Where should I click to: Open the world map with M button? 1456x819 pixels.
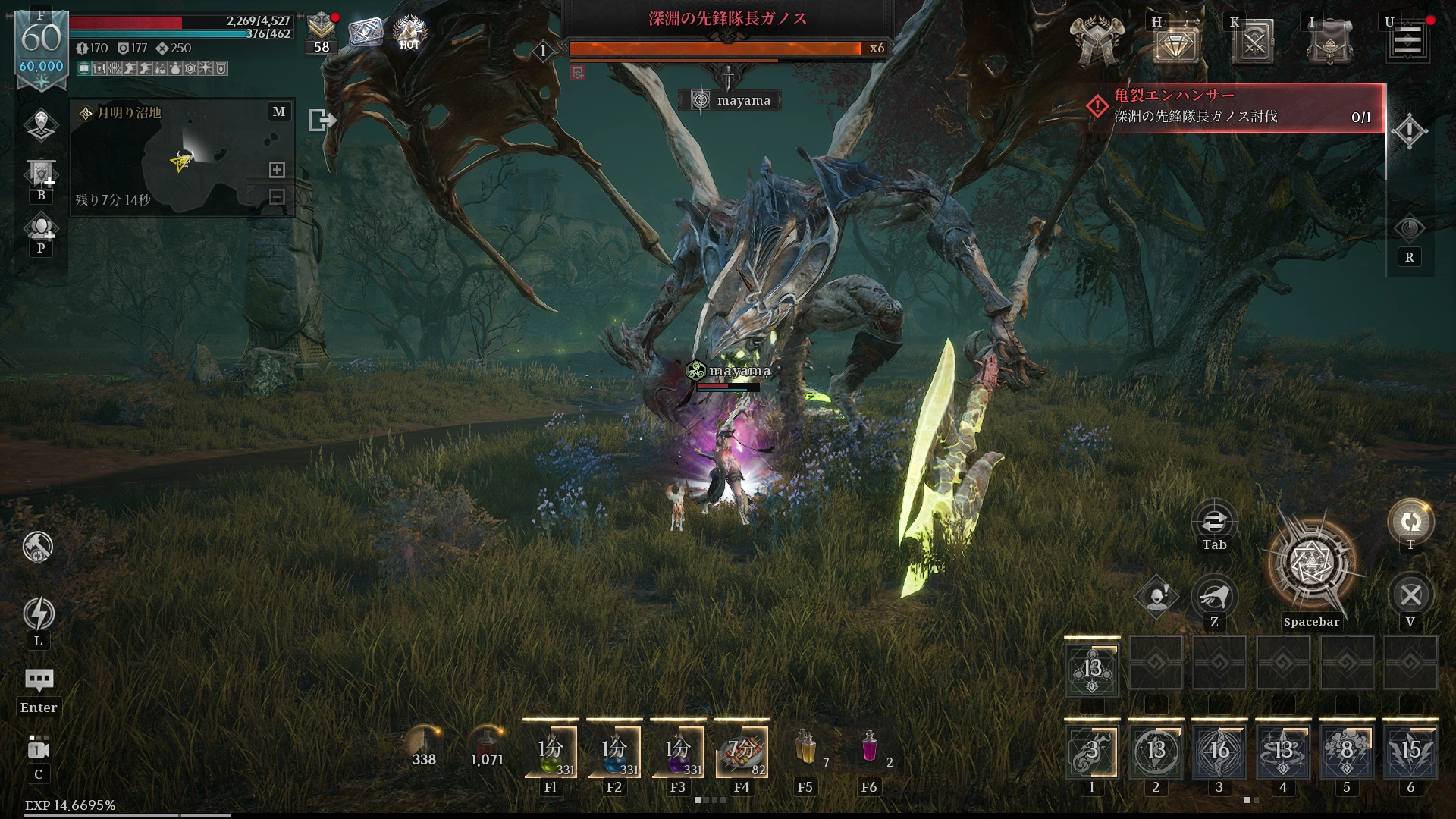pos(279,111)
